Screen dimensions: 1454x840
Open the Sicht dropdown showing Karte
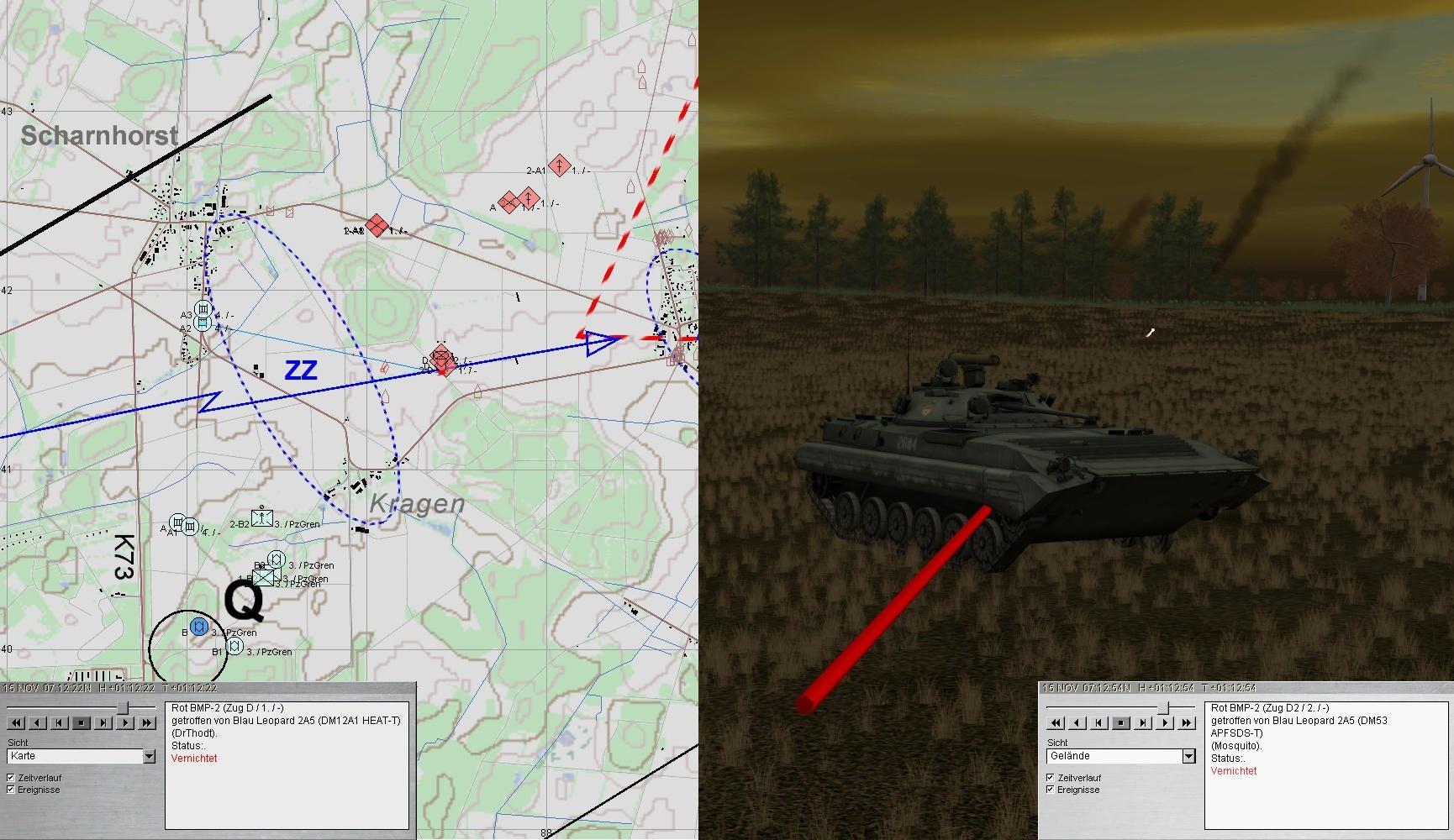(149, 756)
